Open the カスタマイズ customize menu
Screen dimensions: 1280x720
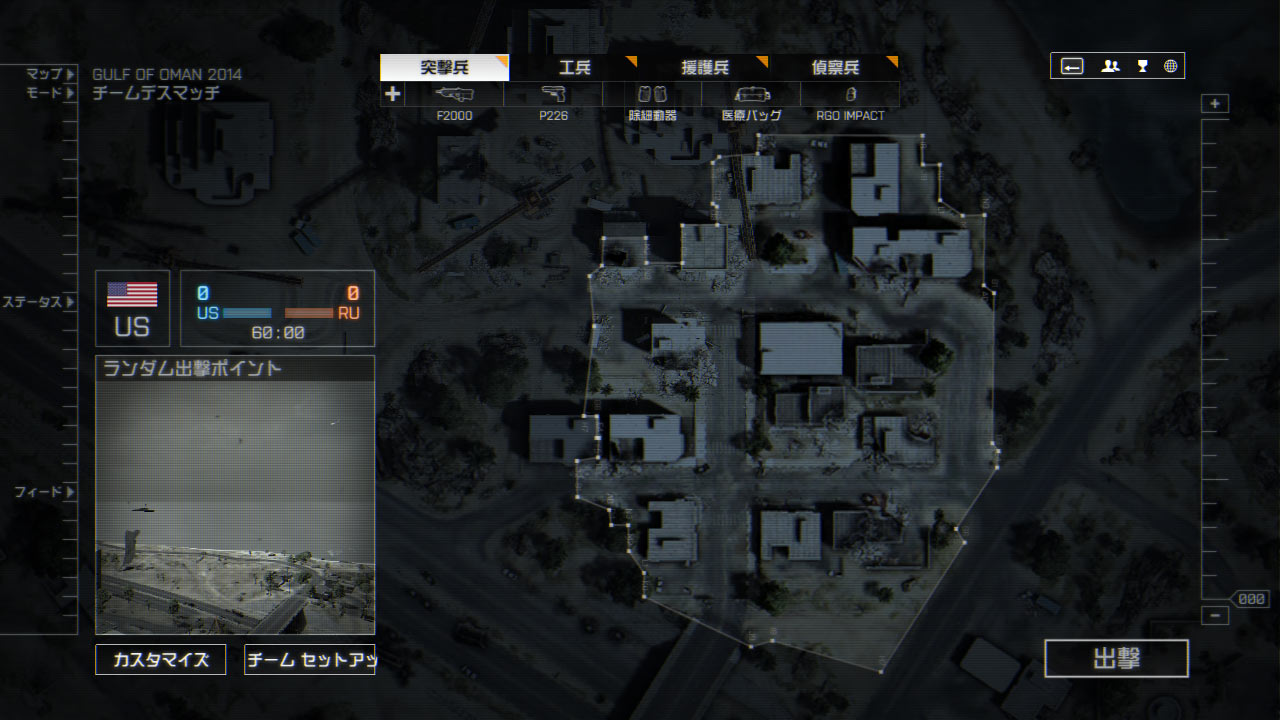161,660
